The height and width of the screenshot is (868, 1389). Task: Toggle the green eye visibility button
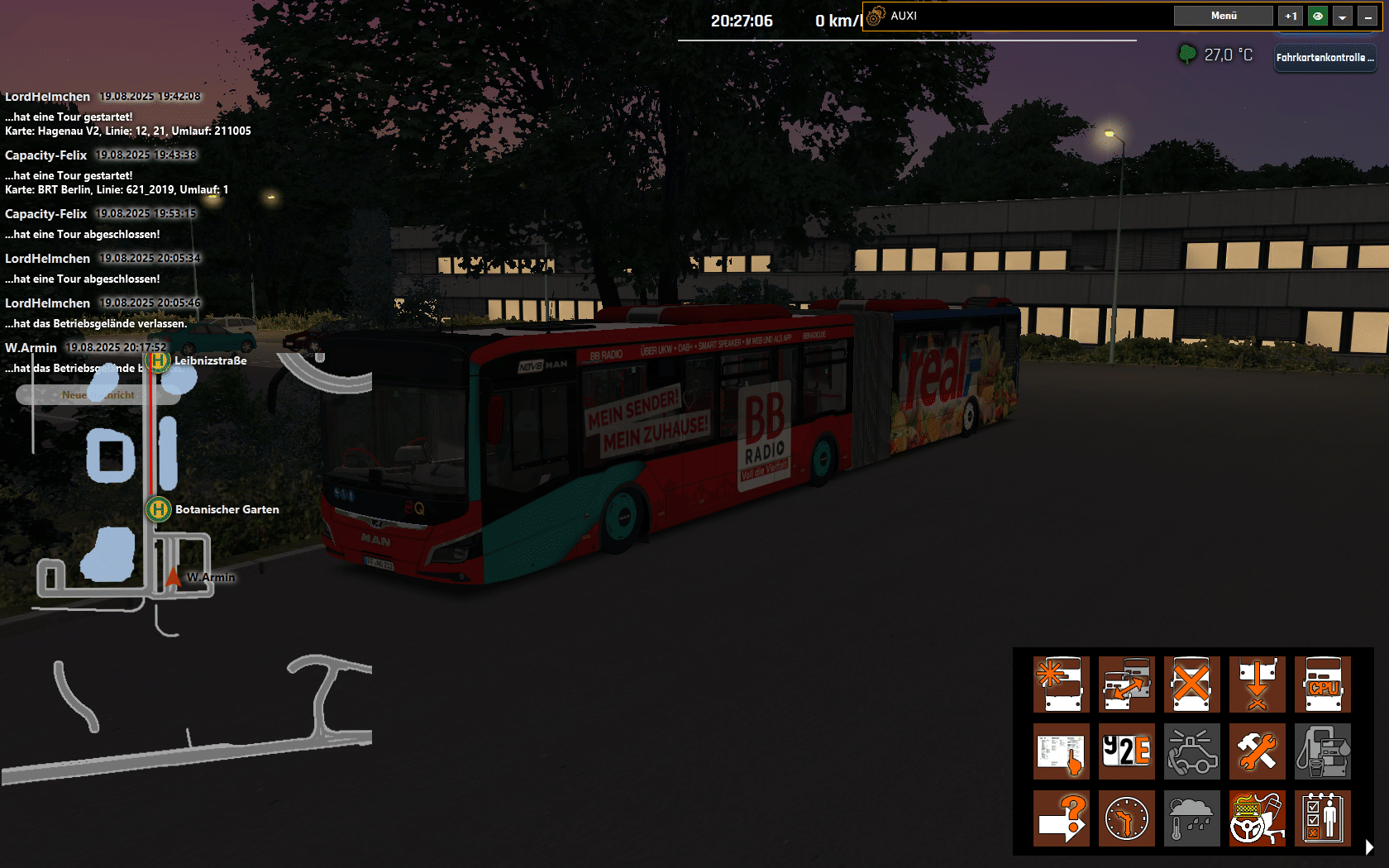pos(1317,16)
